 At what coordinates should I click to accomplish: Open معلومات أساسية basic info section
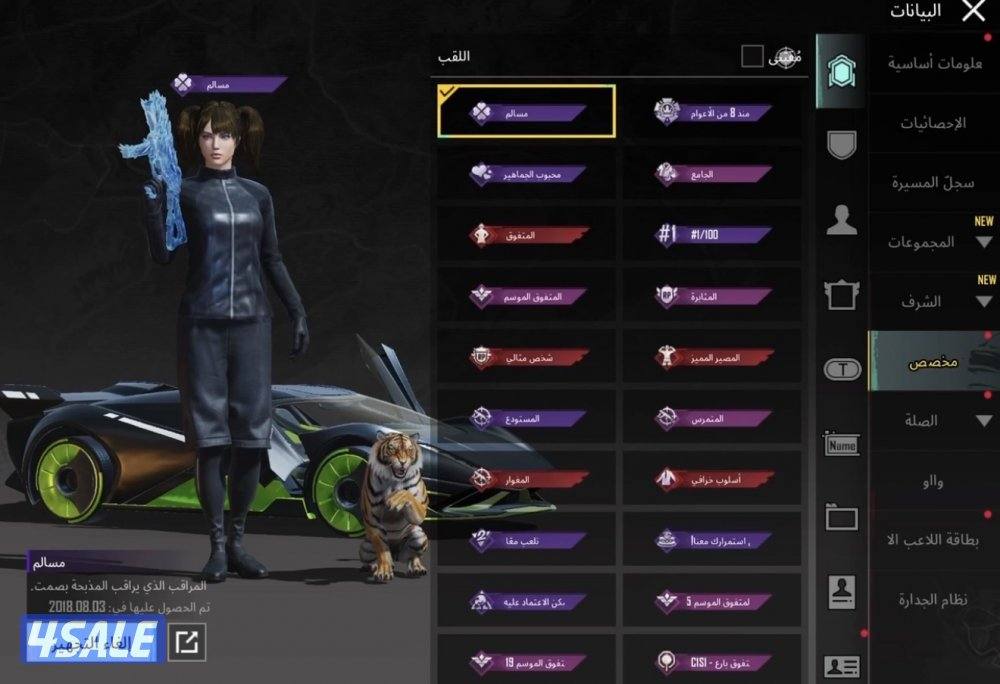934,64
